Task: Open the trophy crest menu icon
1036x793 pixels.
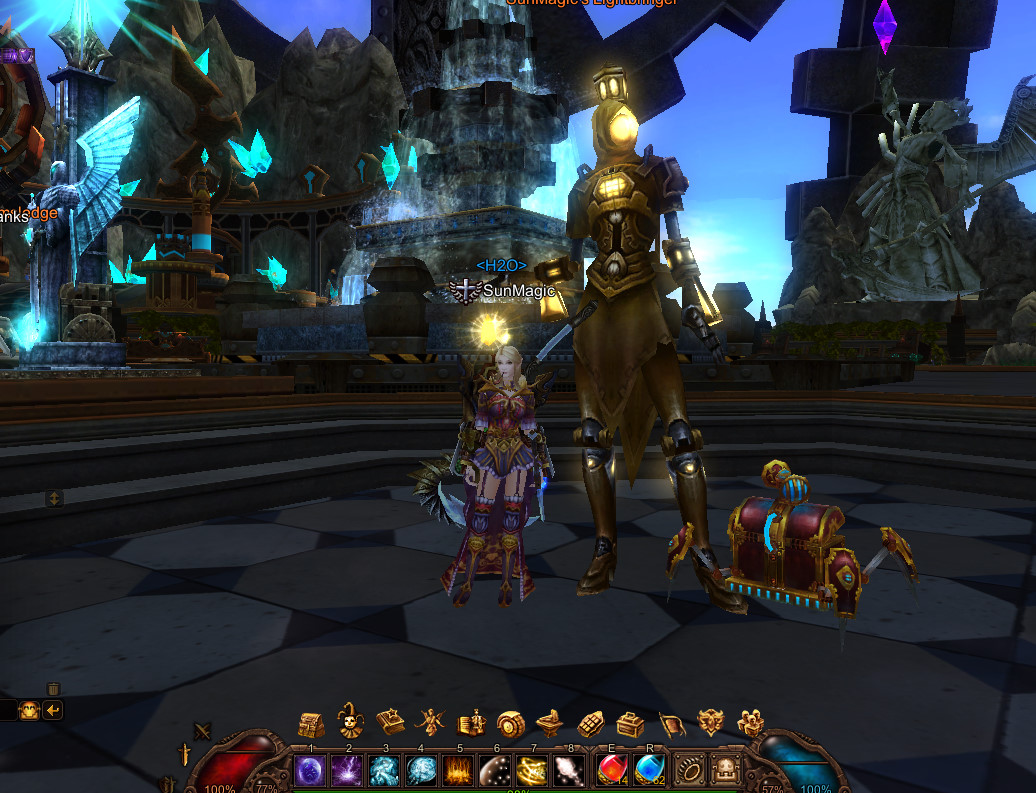Action: point(711,722)
